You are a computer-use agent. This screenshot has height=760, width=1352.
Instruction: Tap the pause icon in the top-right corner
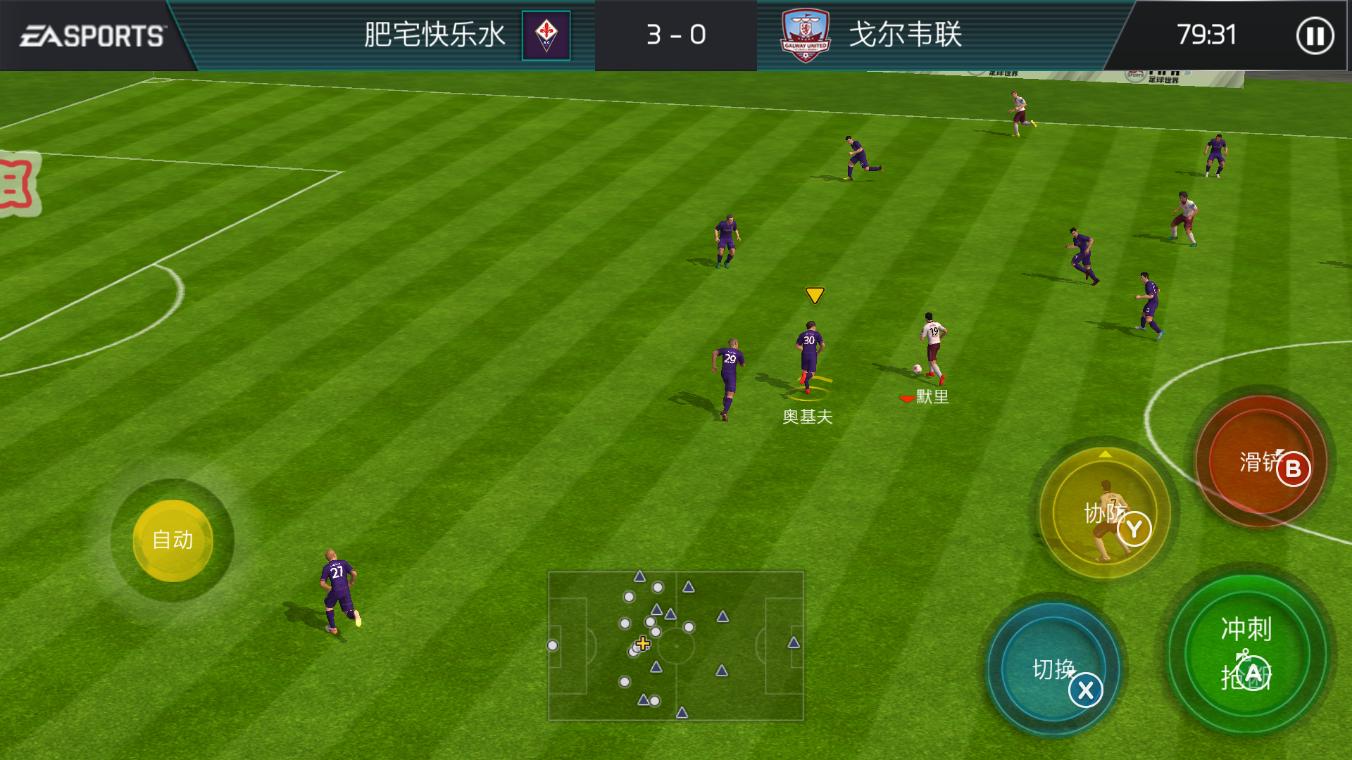click(x=1314, y=36)
